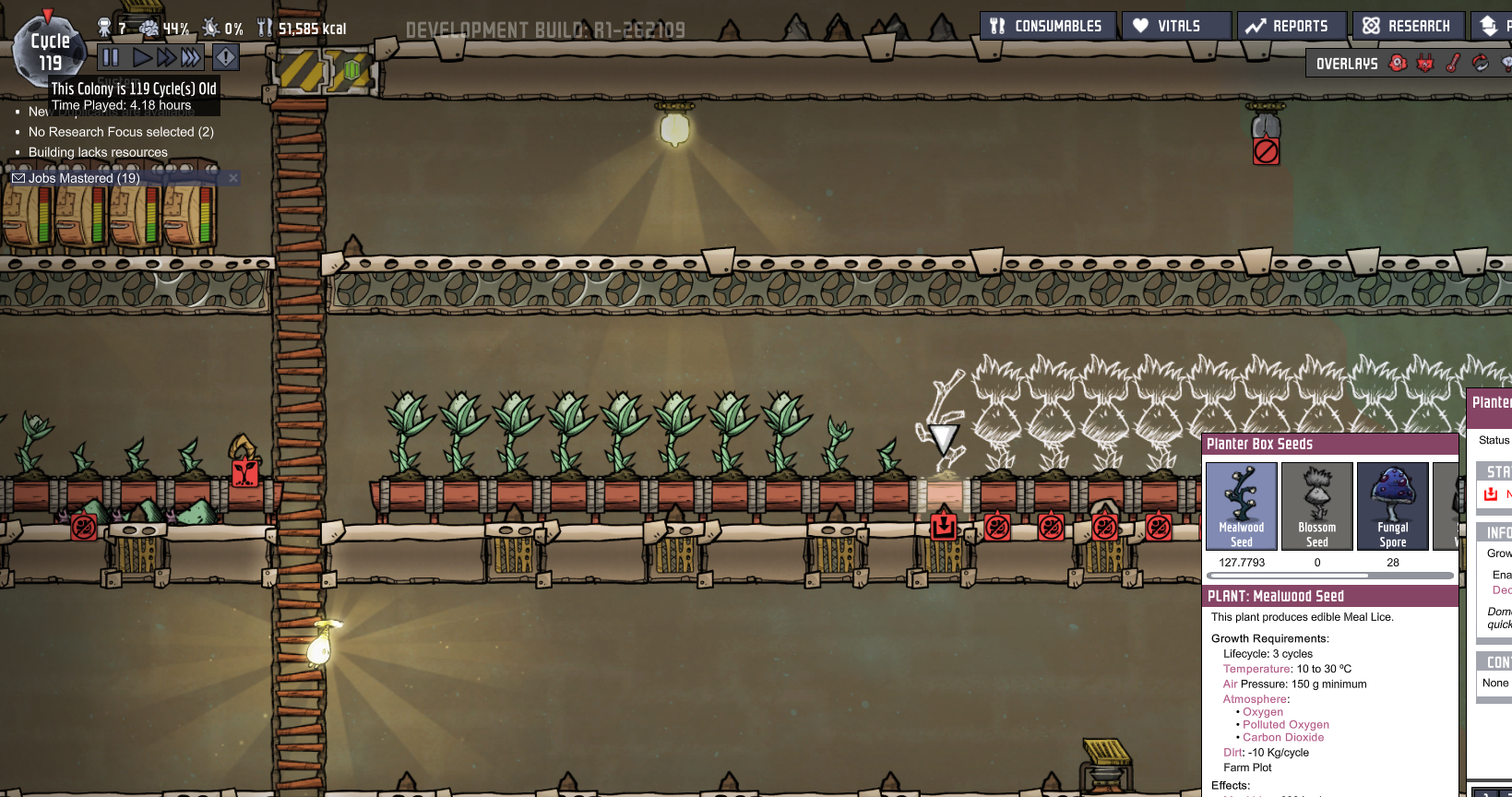Switch to the Vitals screen
The height and width of the screenshot is (797, 1512).
coord(1176,25)
